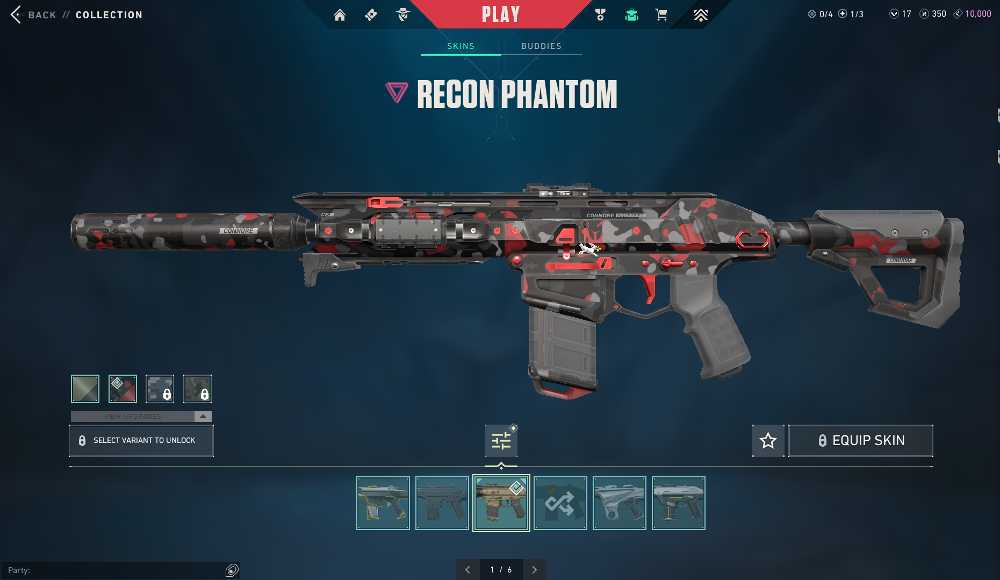1000x580 pixels.
Task: Open the battlepass ticket icon
Action: (x=371, y=15)
